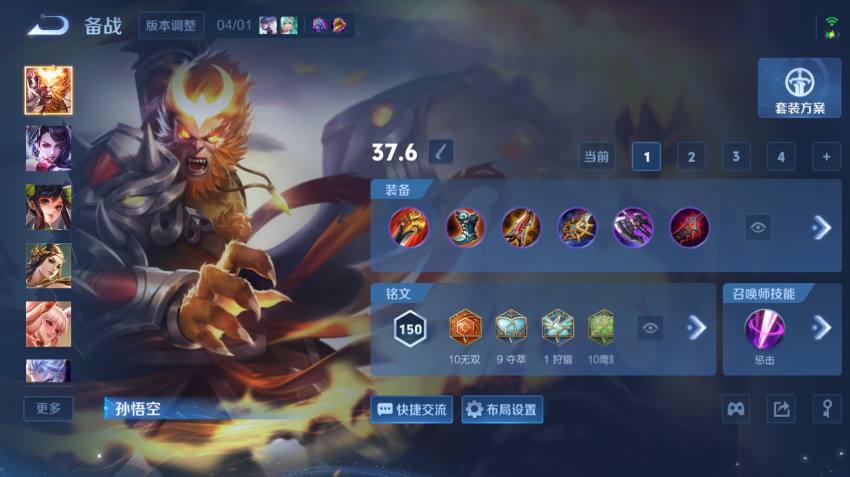
Task: Switch to the 当前 current preset tab
Action: coord(597,157)
